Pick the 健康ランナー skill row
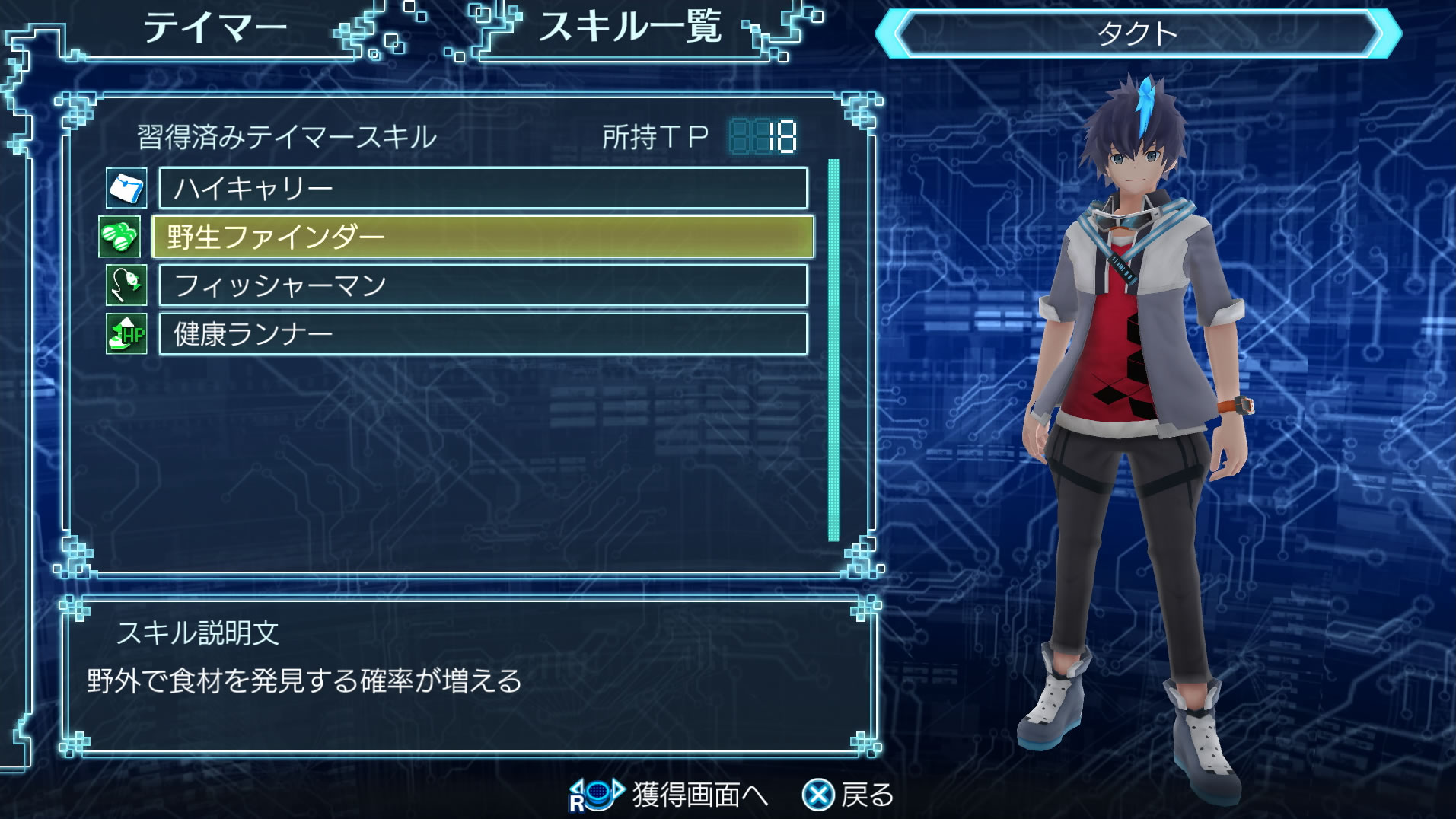 point(483,334)
